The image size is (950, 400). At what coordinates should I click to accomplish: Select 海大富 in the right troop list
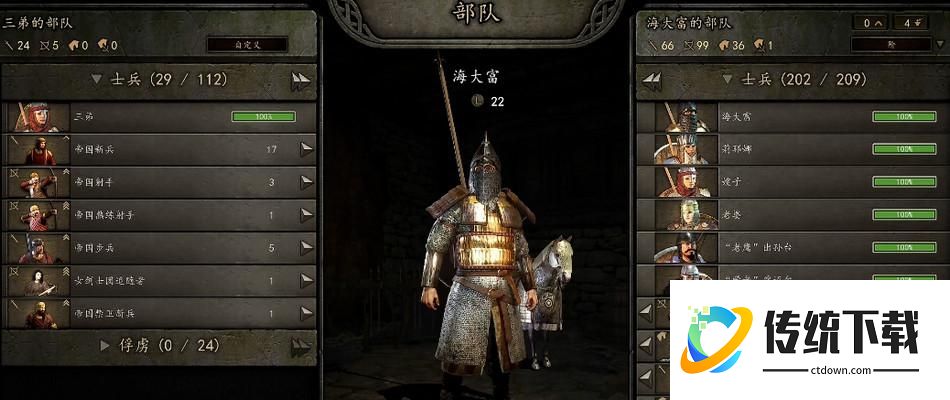tap(790, 117)
